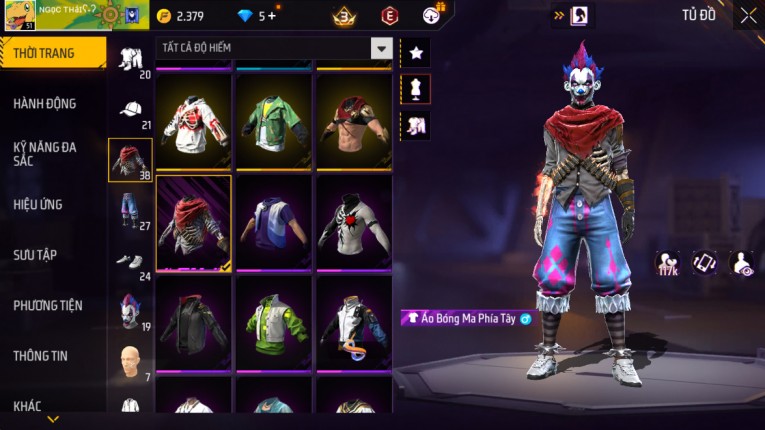The width and height of the screenshot is (765, 430).
Task: Open the Hành Động menu entry
Action: [x=45, y=103]
